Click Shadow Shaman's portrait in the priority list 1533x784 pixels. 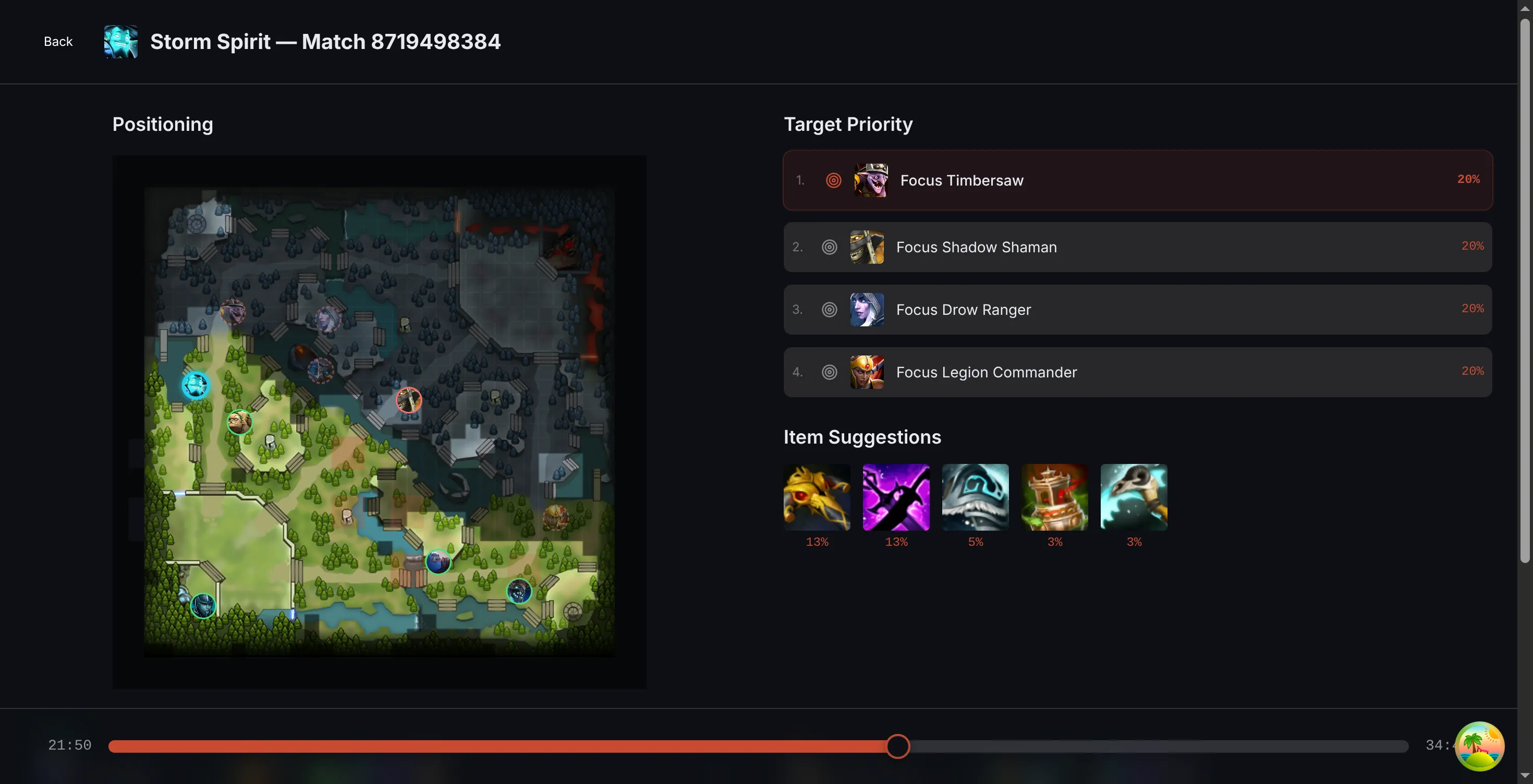[867, 248]
